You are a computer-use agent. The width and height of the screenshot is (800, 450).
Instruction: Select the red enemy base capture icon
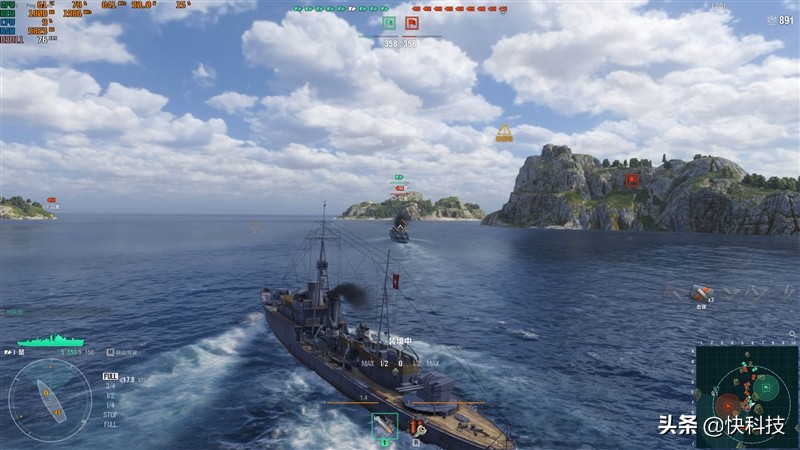point(412,22)
